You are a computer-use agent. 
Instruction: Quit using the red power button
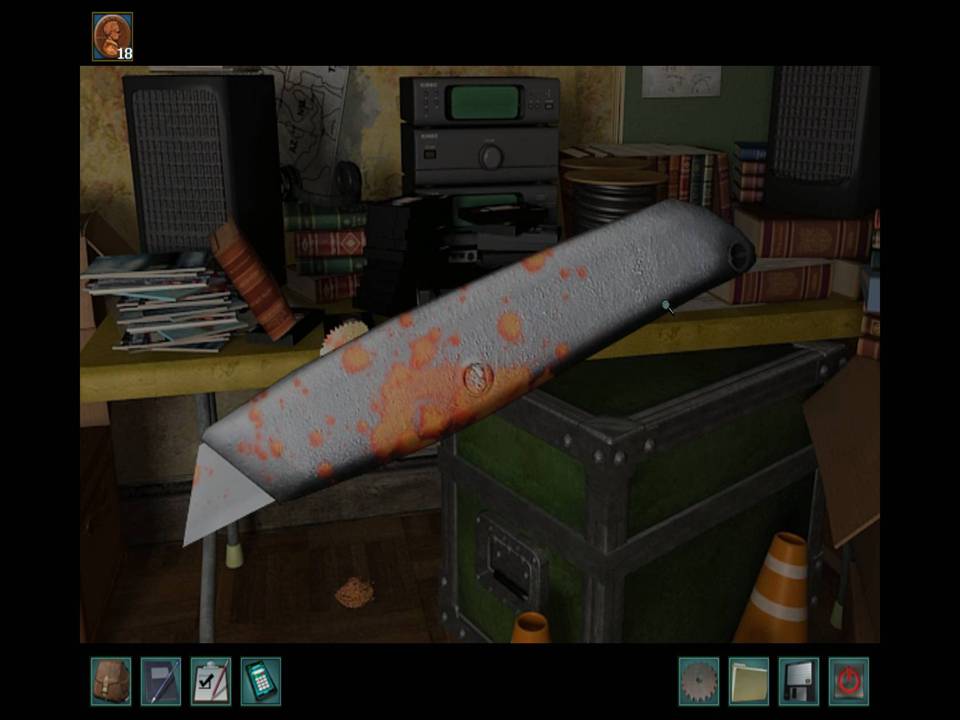[x=848, y=681]
